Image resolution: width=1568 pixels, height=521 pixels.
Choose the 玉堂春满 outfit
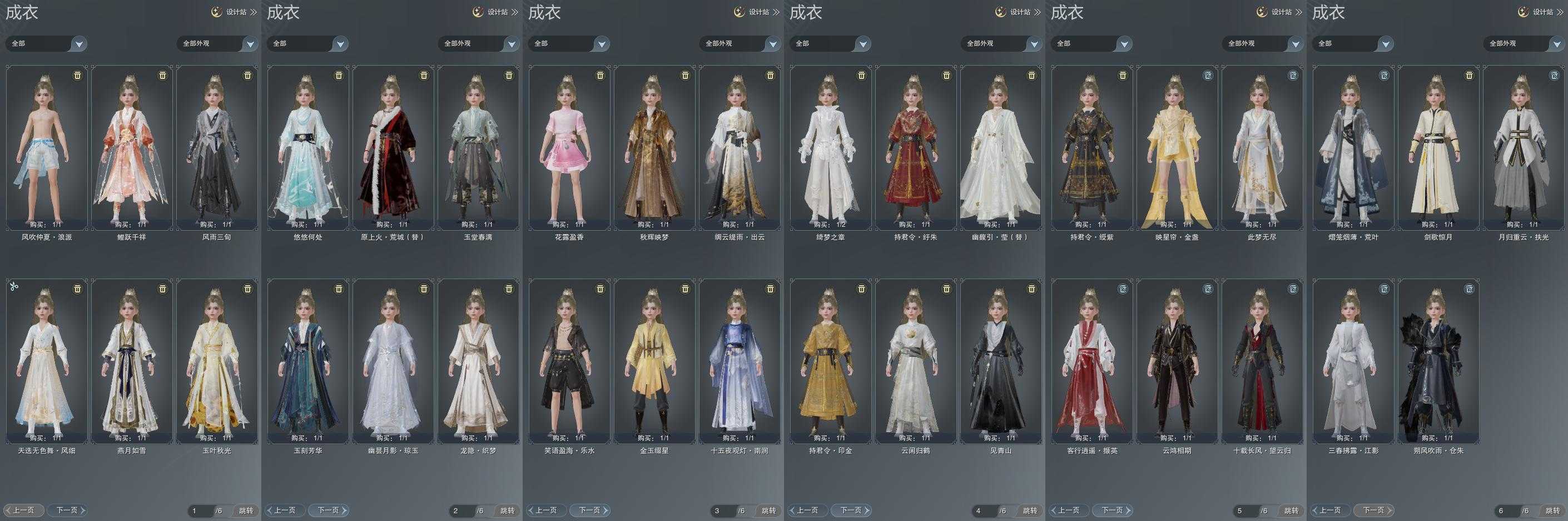478,148
